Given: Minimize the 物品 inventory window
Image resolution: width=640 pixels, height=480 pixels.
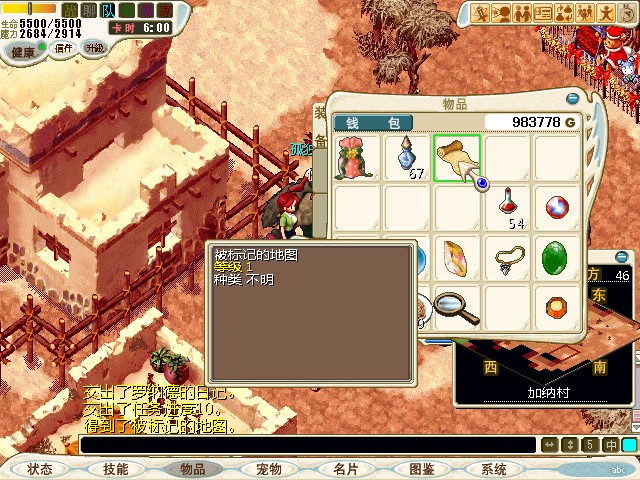Looking at the screenshot, I should (x=572, y=100).
